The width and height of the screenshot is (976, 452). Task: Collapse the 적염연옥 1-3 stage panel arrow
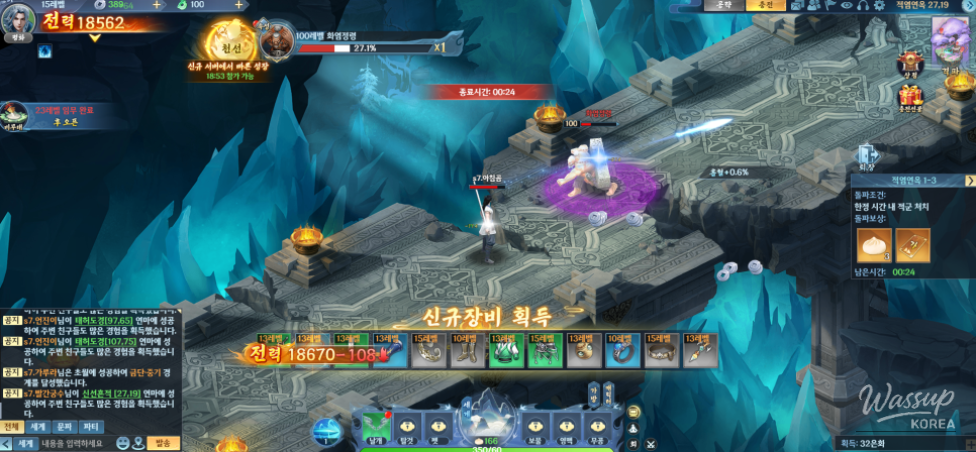pyautogui.click(x=969, y=180)
